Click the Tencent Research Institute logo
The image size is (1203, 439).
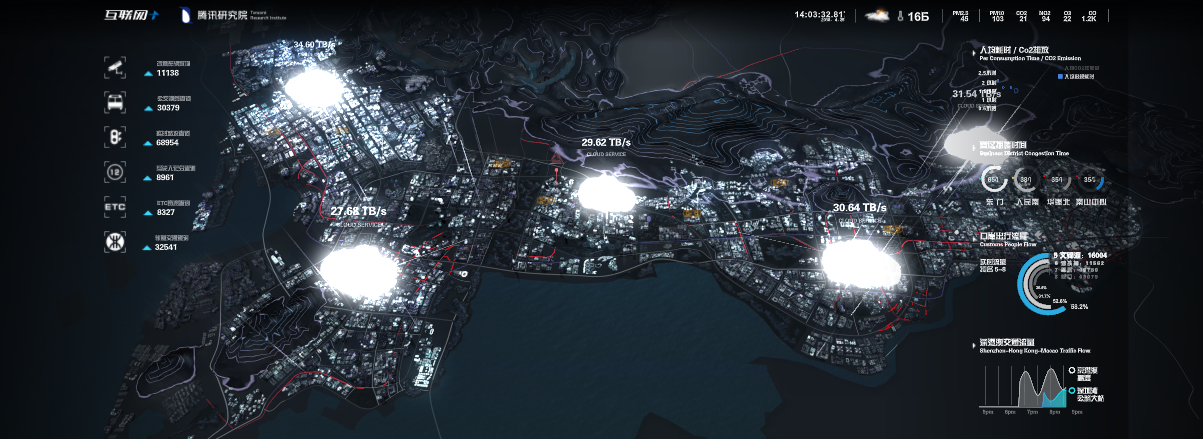[222, 16]
